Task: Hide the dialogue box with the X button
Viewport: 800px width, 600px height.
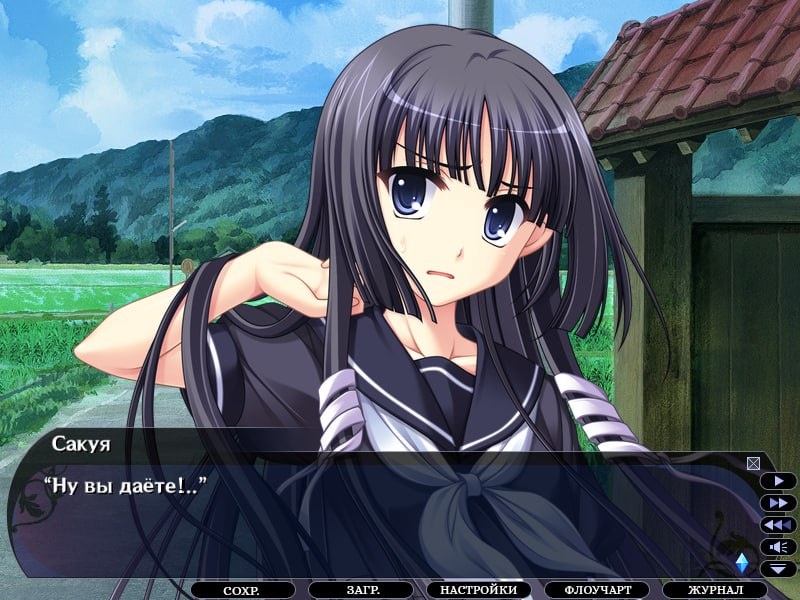Action: pos(753,463)
